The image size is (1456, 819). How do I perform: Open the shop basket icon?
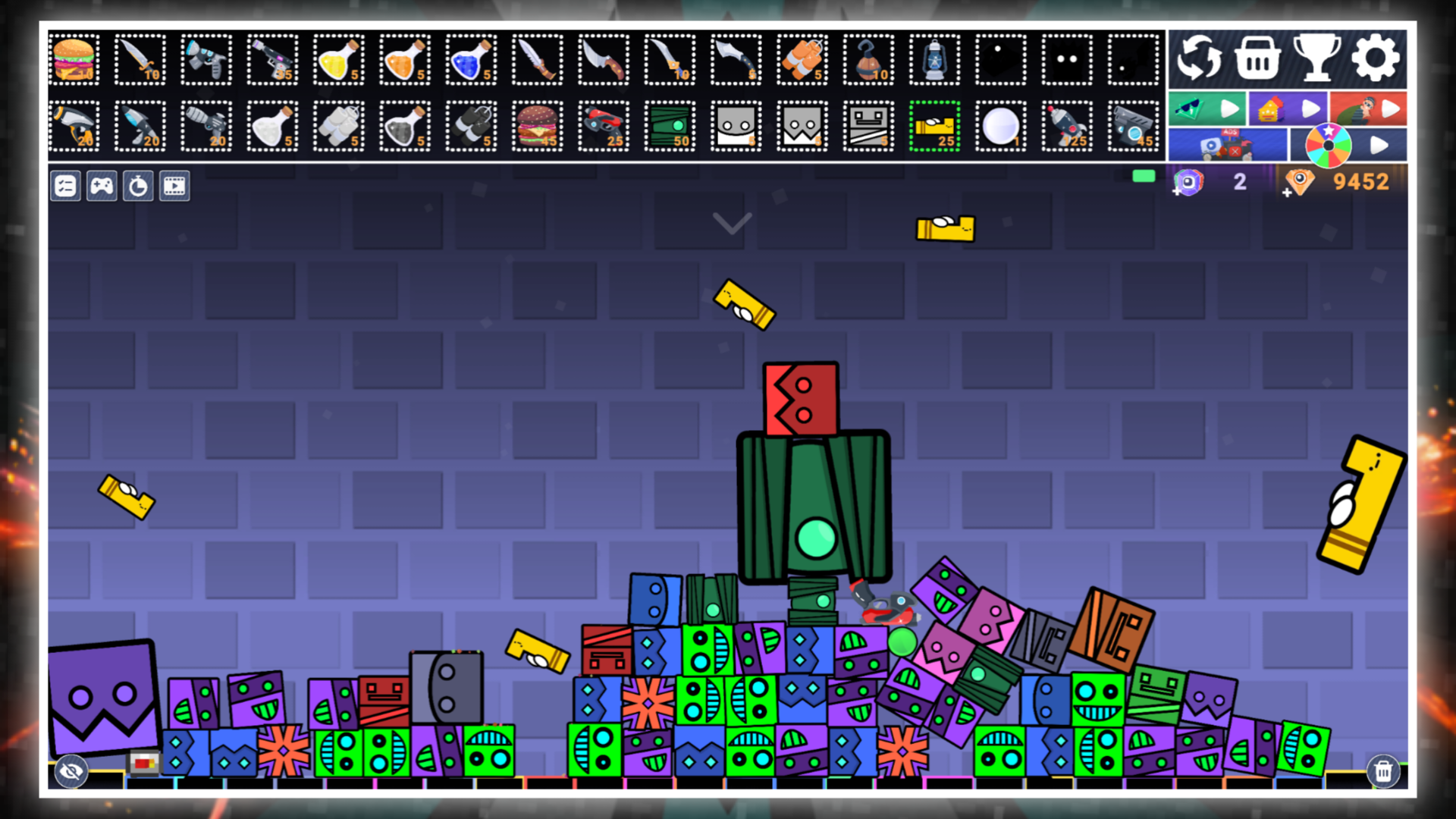(x=1257, y=58)
